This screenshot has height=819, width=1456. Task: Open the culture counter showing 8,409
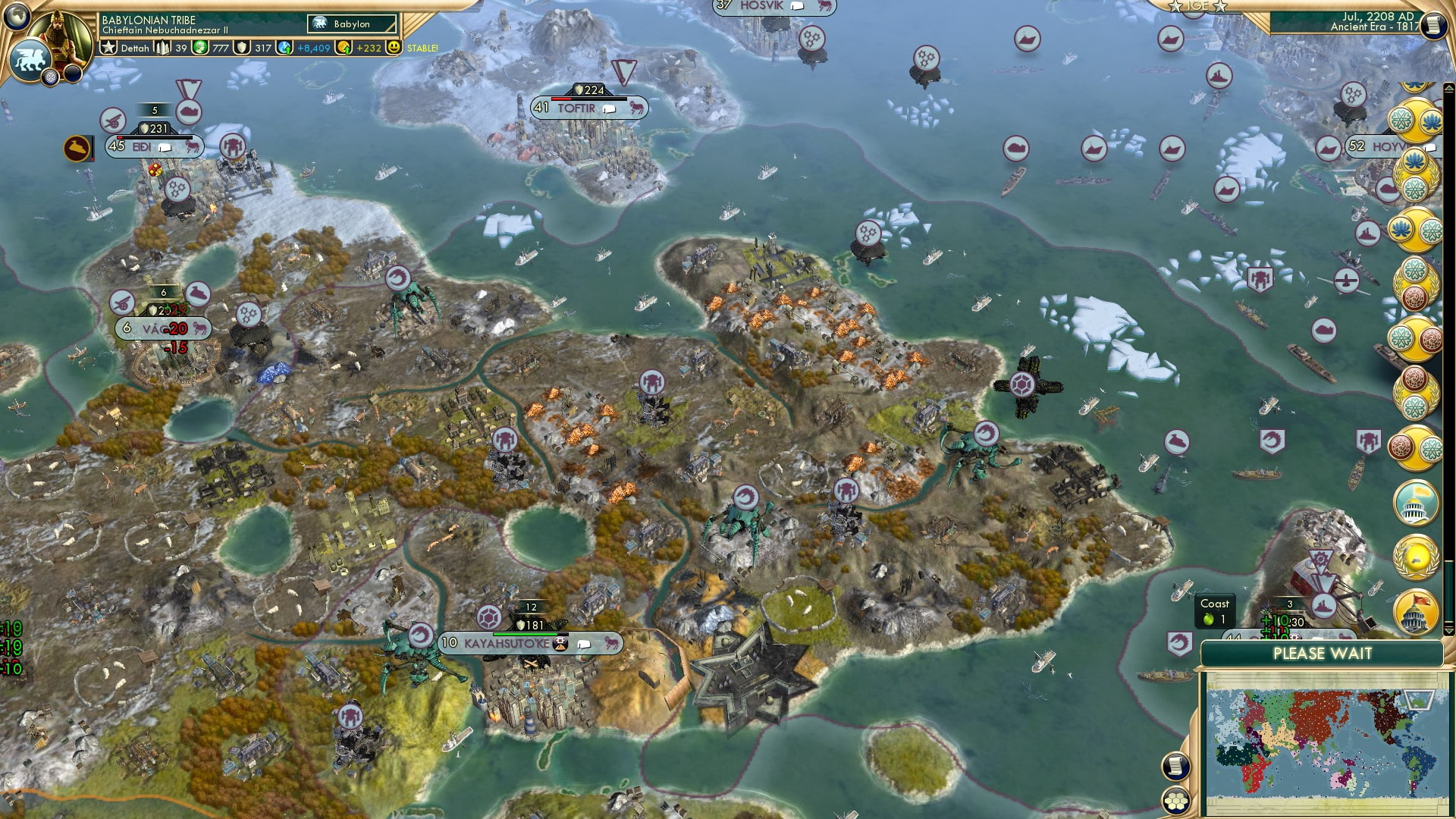(300, 48)
